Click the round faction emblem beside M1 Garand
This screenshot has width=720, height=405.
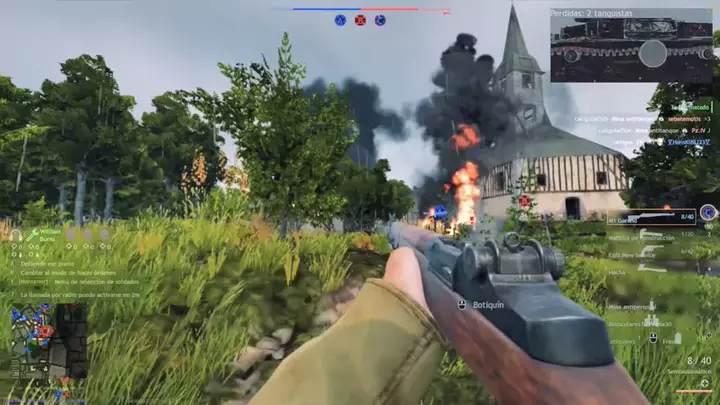point(708,212)
